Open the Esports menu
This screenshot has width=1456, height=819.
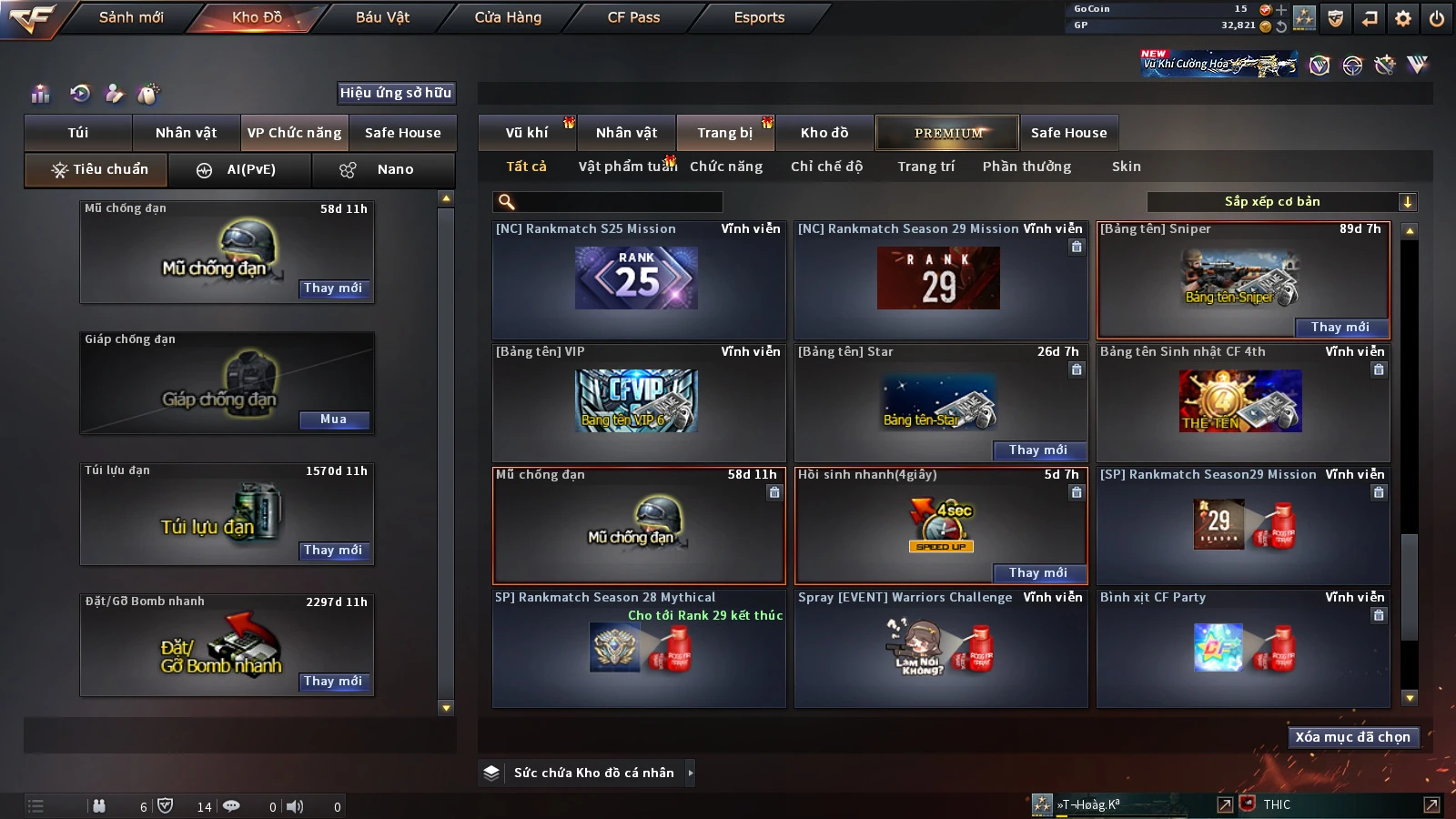759,17
